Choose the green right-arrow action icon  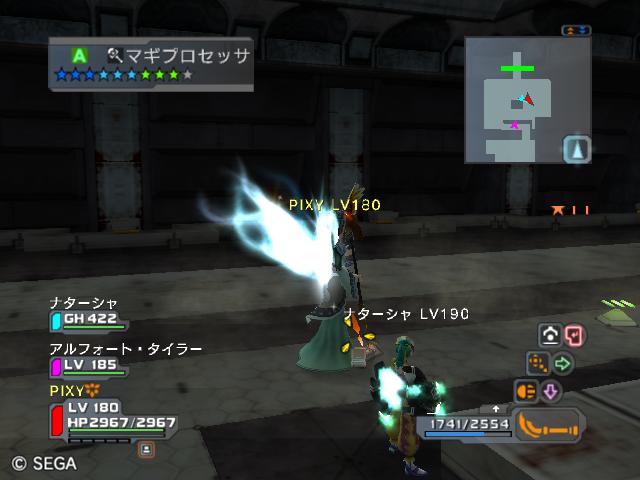point(562,364)
